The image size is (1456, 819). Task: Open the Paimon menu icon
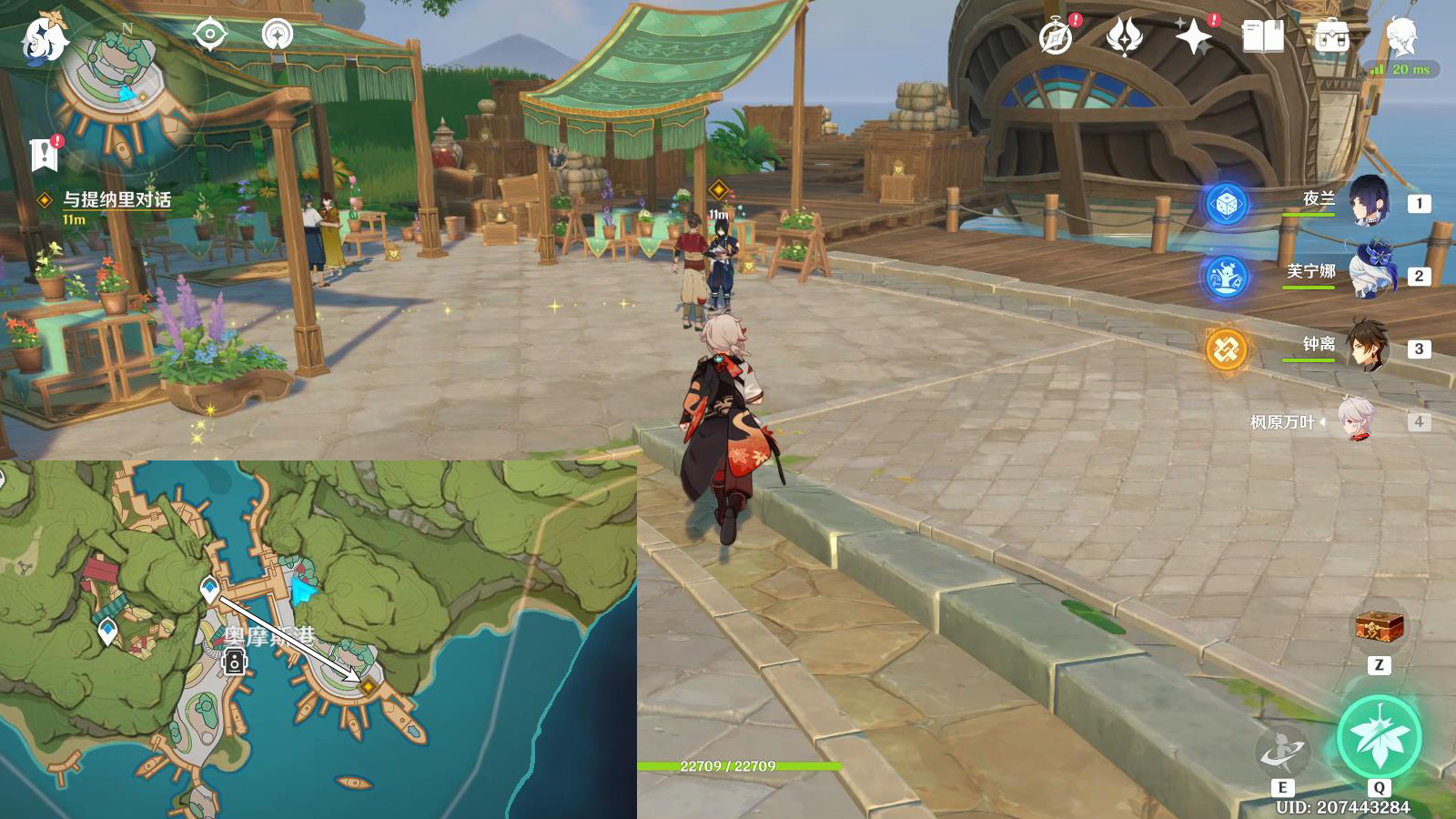pos(44,38)
